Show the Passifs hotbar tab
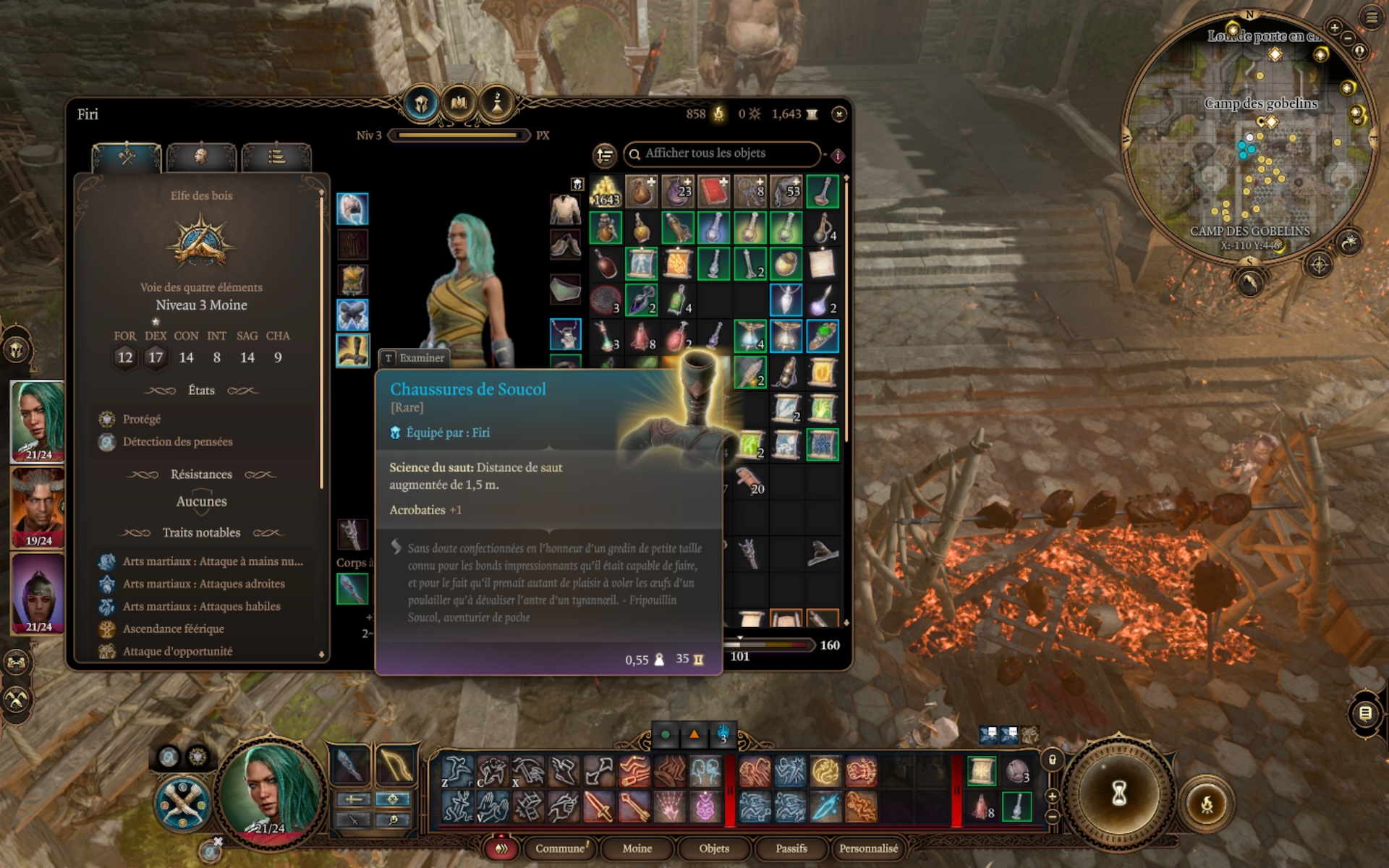This screenshot has height=868, width=1389. click(x=791, y=848)
